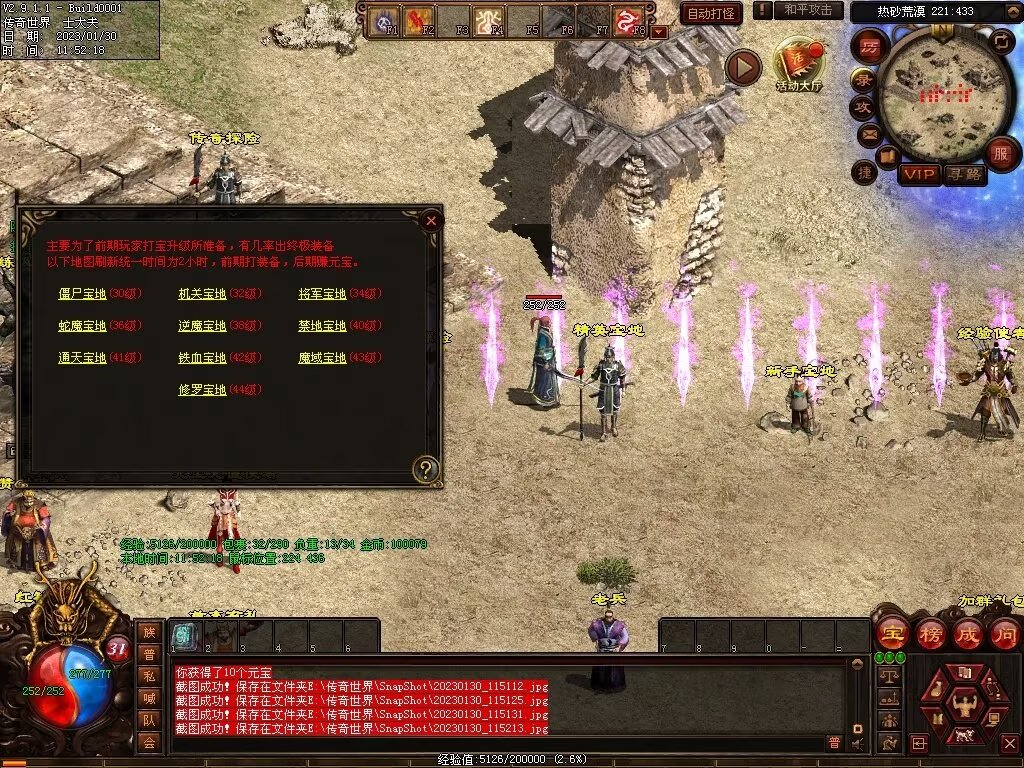Screen dimensions: 1024x768
Task: Use the skill in hotbar slot 1
Action: pyautogui.click(x=184, y=635)
